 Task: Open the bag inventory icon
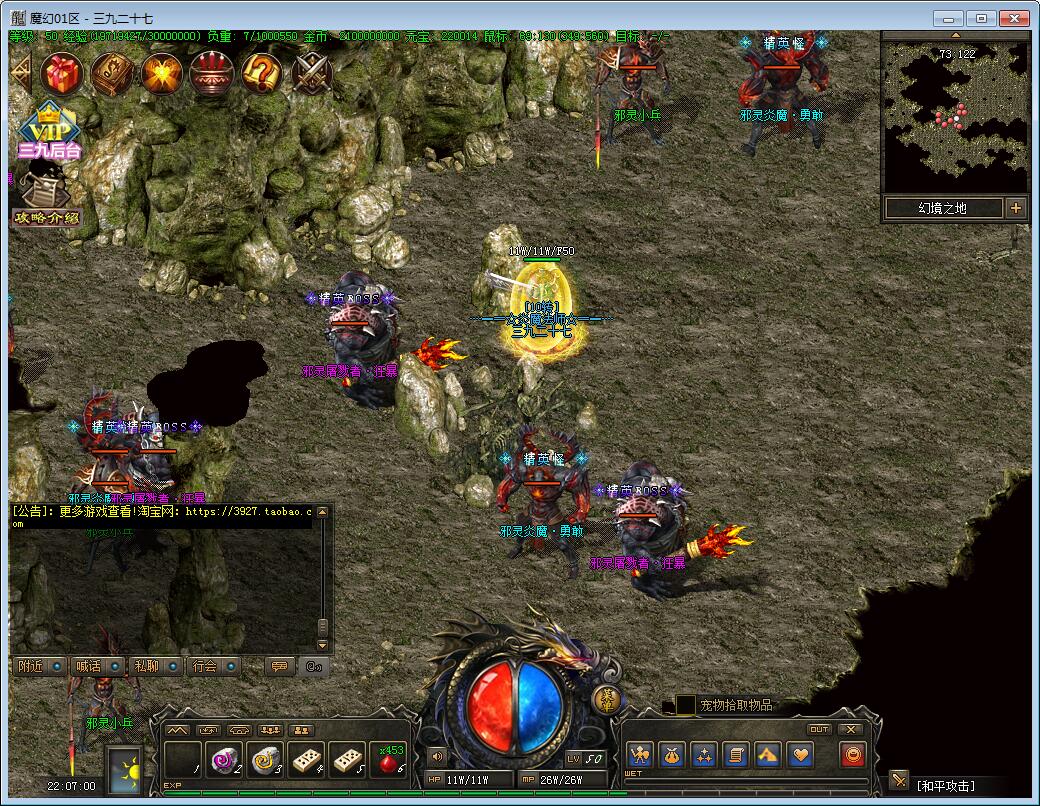tap(671, 755)
